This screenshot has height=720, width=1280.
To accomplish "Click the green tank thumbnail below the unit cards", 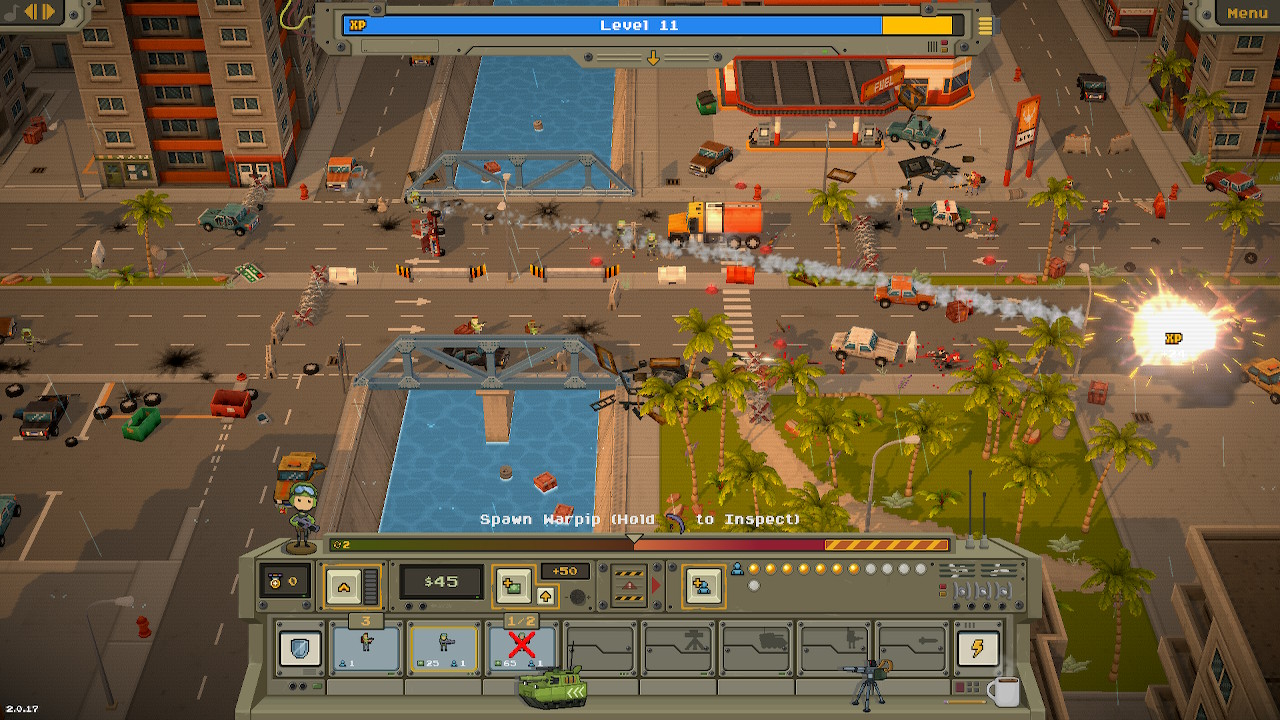I will (553, 685).
